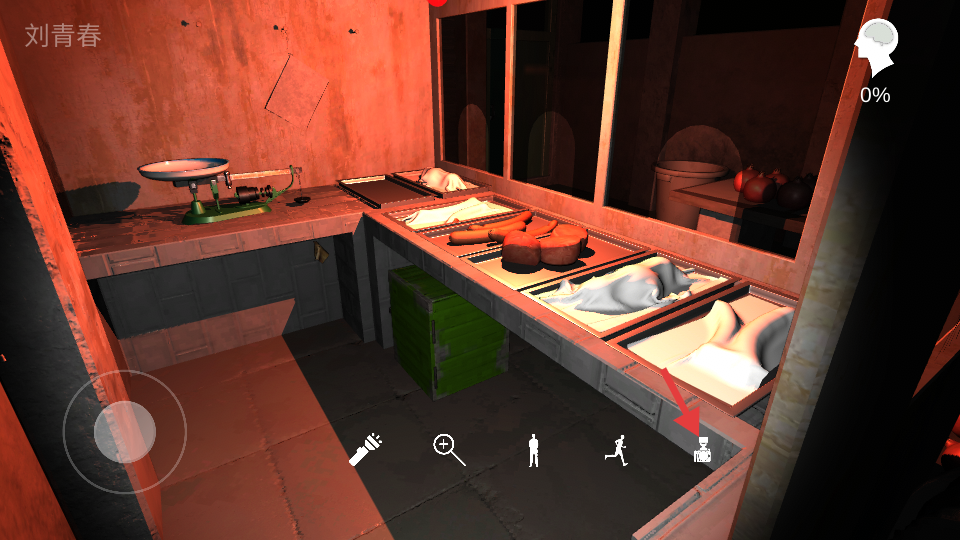Viewport: 960px width, 540px height.
Task: Tap the magnifying glass zoom icon
Action: click(x=449, y=450)
